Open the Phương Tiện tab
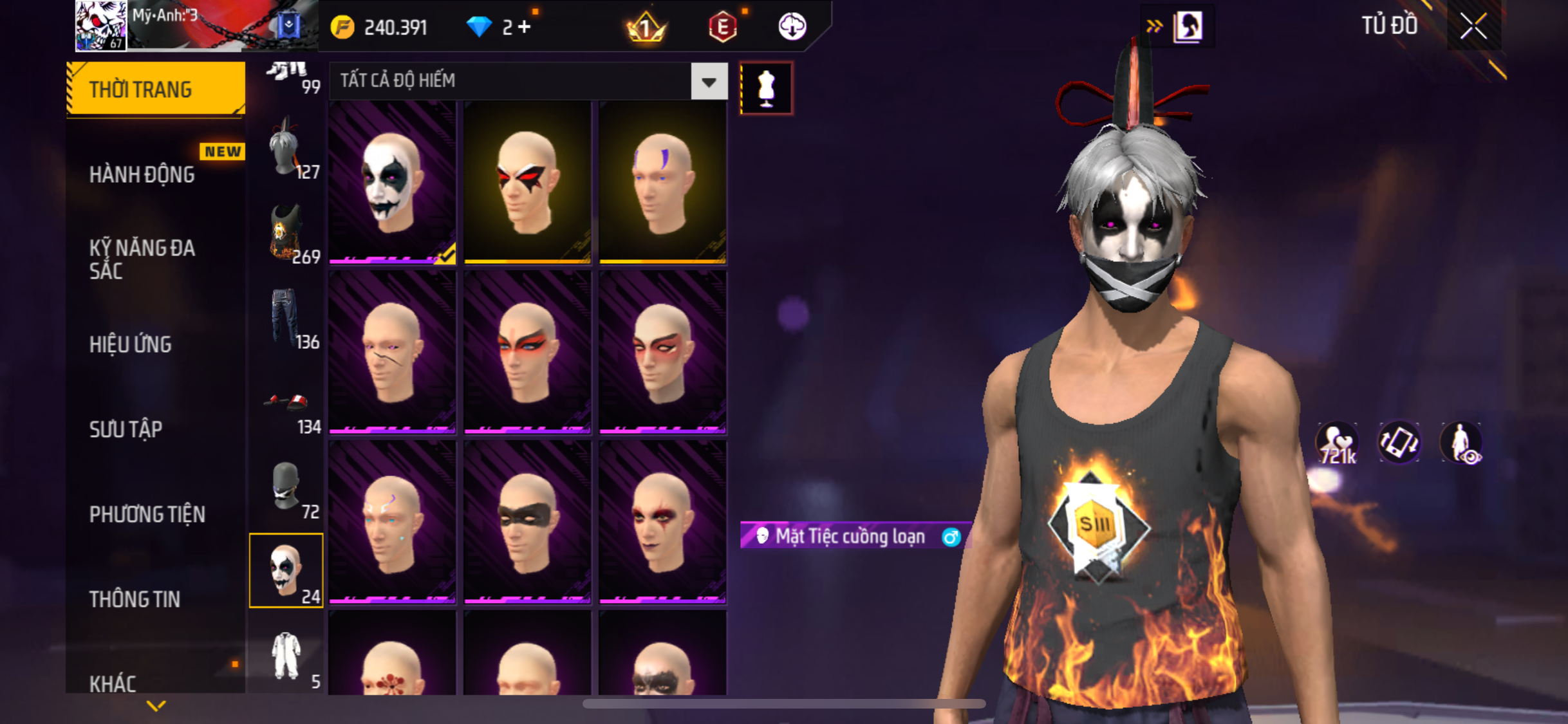 click(147, 514)
